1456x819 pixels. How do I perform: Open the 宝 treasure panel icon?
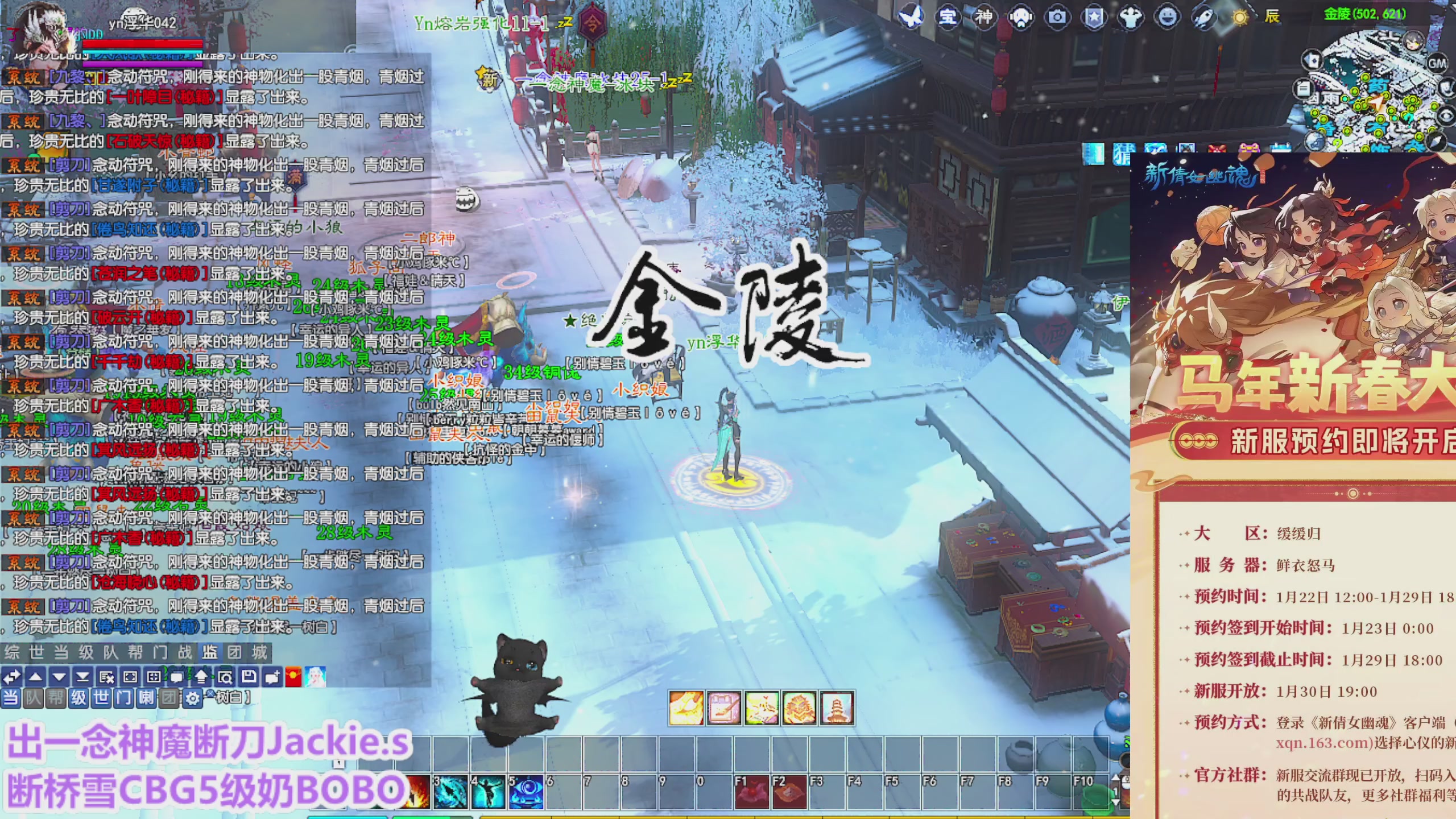pos(950,16)
